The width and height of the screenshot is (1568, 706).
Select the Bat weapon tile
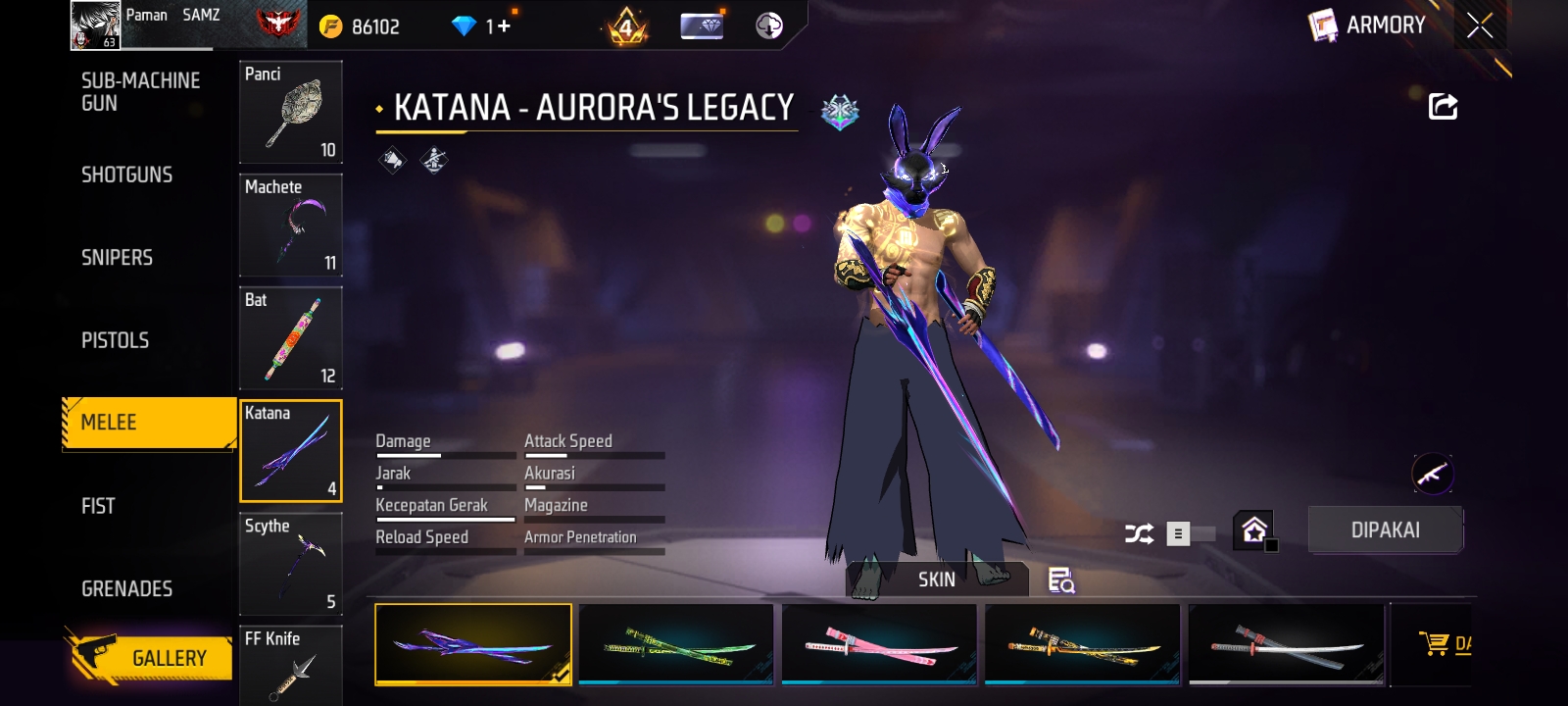point(291,337)
